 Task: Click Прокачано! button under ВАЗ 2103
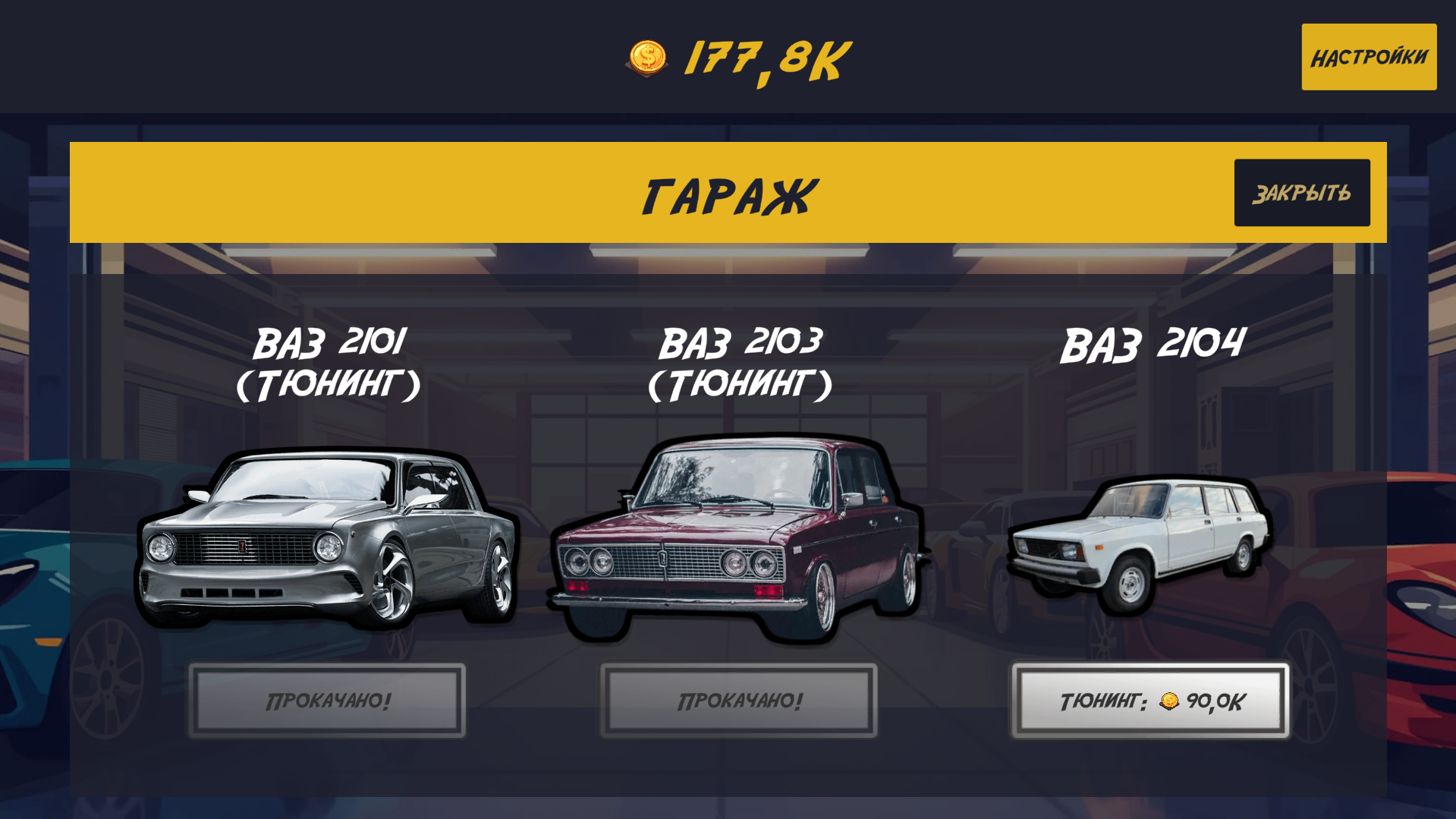(x=740, y=701)
